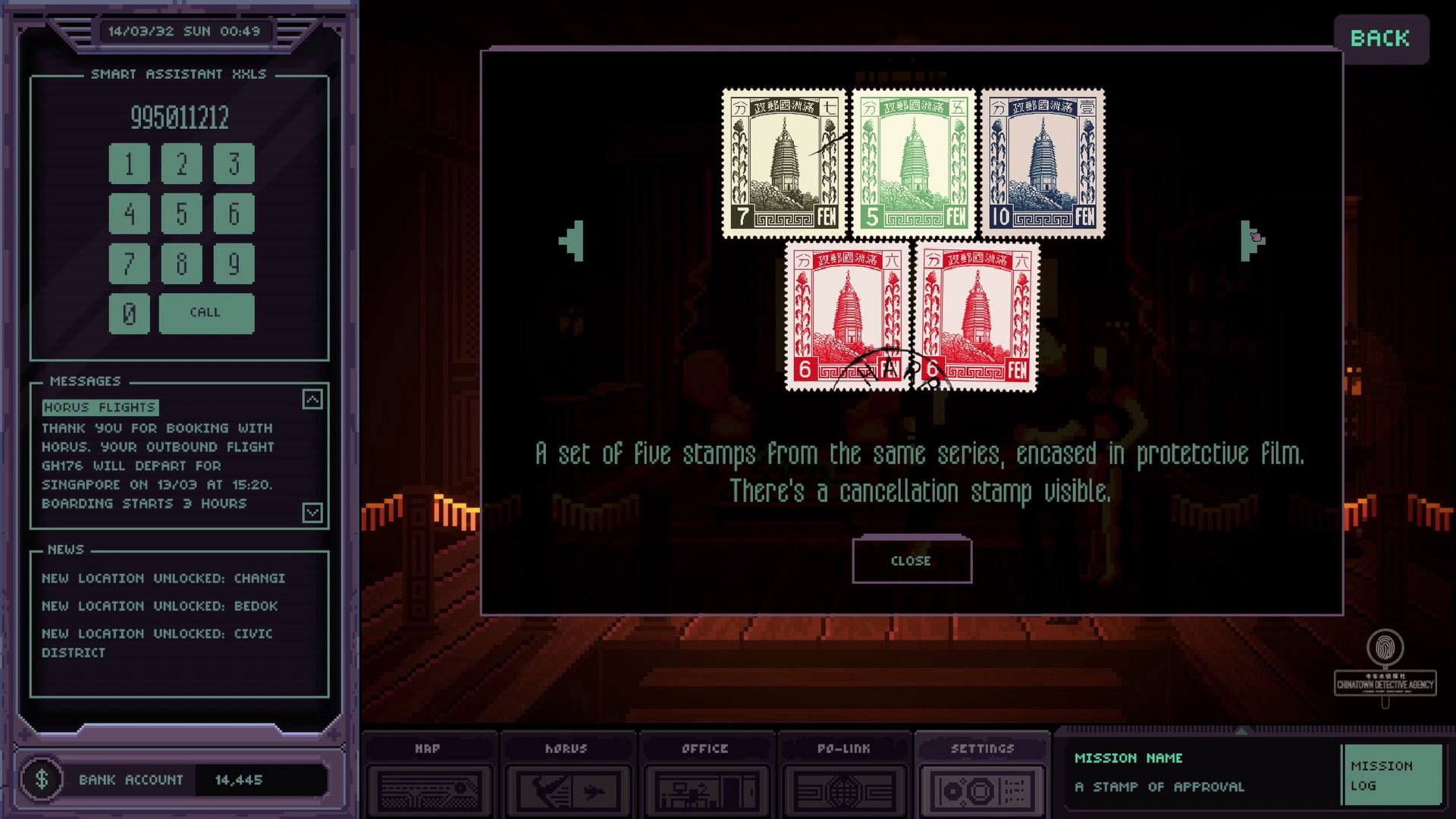Dial digit 0 on the keypad
Viewport: 1456px width, 819px height.
click(x=129, y=313)
